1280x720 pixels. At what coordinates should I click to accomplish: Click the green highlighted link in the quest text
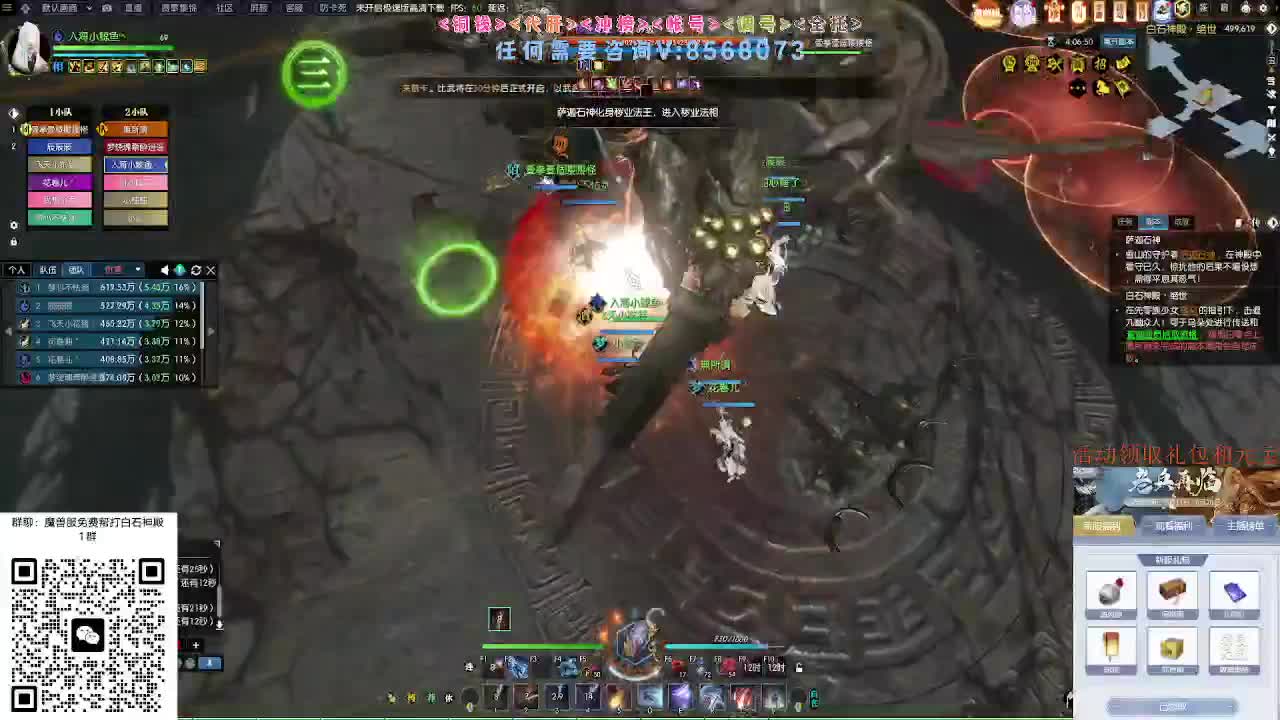point(1160,334)
